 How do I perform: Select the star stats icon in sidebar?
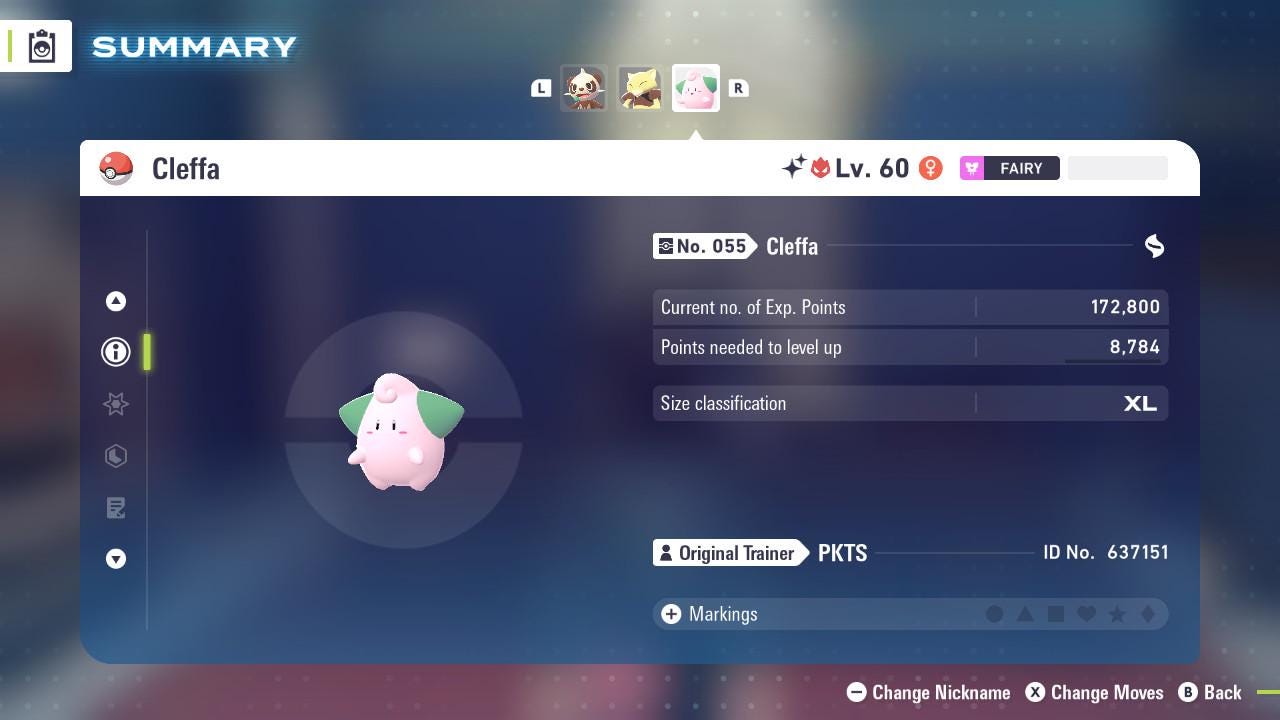[x=116, y=404]
